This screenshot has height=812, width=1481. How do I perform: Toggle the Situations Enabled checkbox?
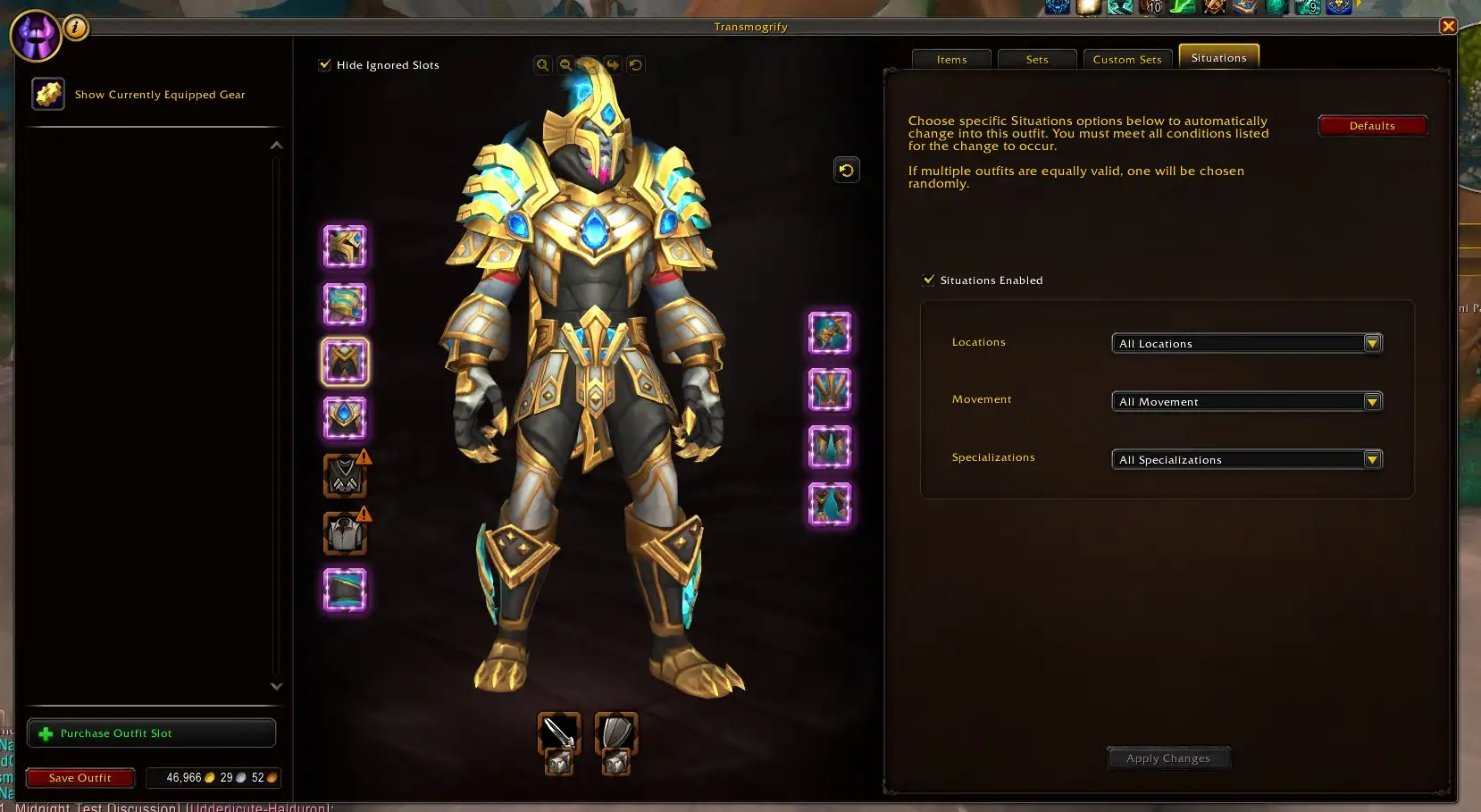point(929,280)
